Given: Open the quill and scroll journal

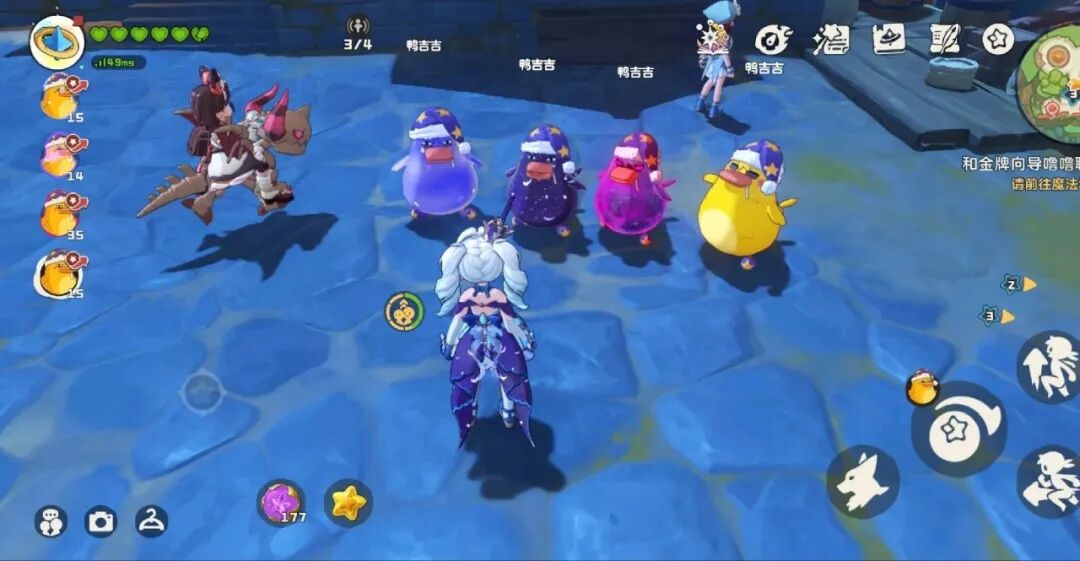Looking at the screenshot, I should pos(944,39).
